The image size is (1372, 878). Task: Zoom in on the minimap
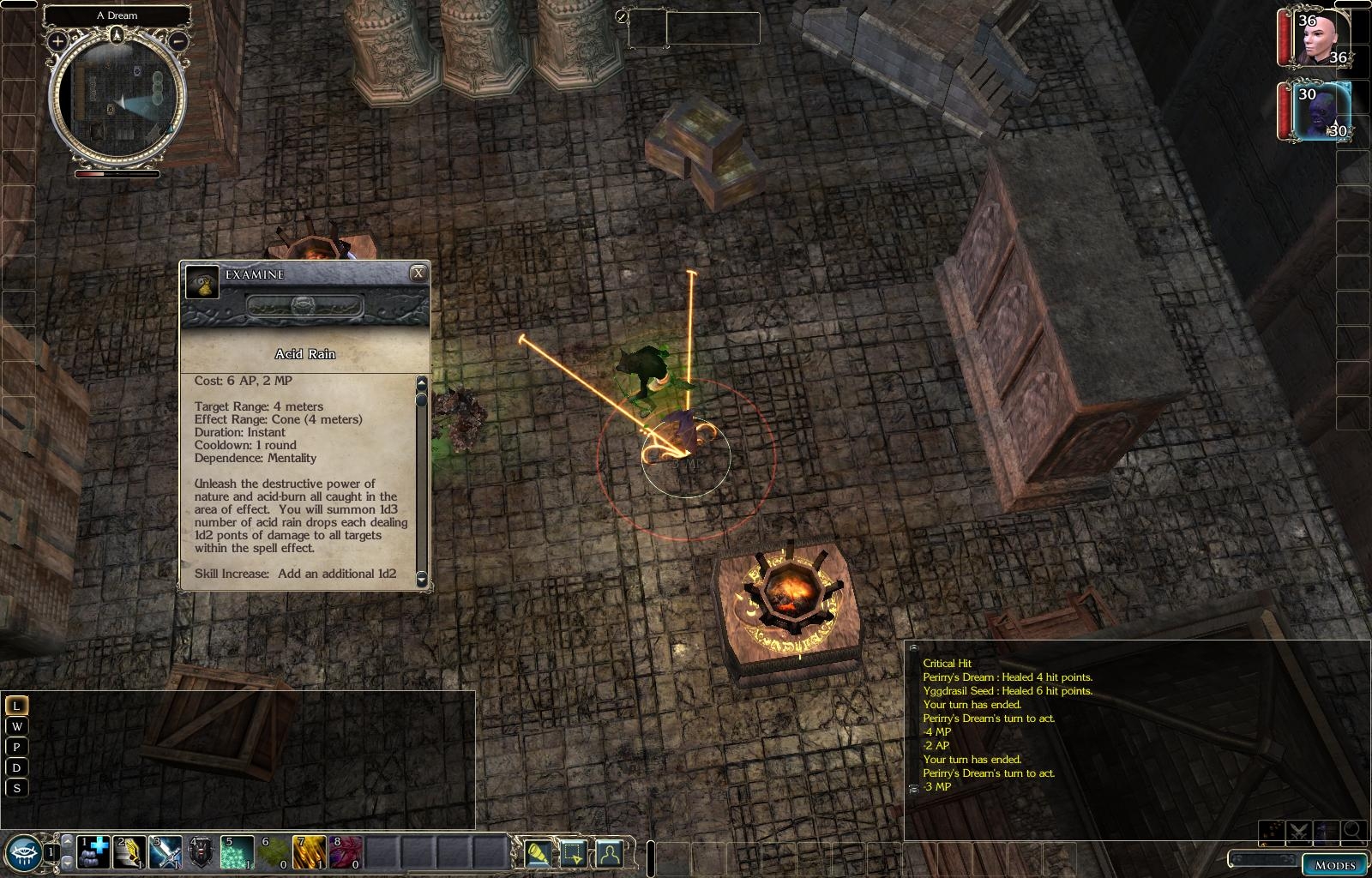57,40
